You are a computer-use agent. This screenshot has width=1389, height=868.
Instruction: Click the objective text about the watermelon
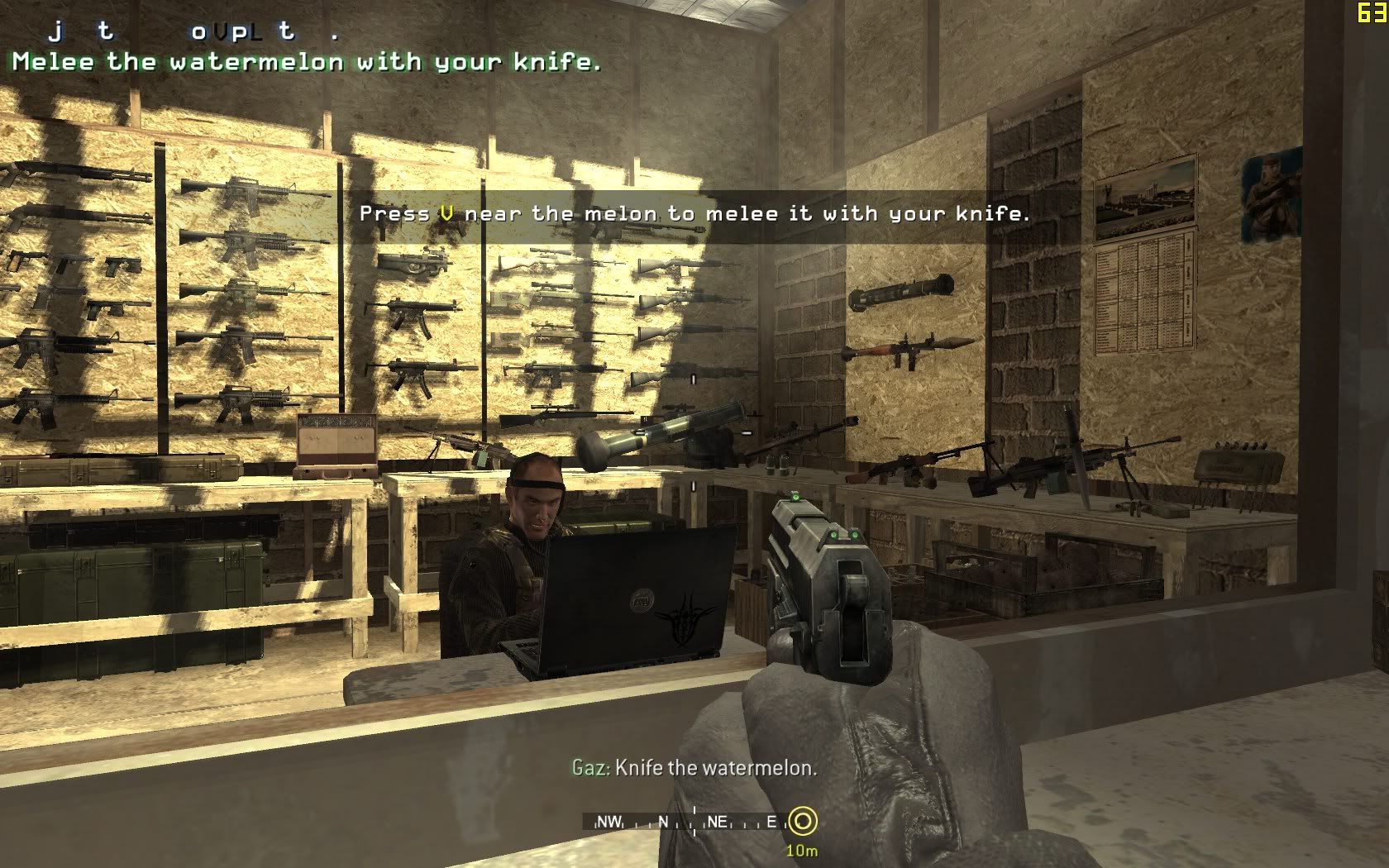coord(307,62)
